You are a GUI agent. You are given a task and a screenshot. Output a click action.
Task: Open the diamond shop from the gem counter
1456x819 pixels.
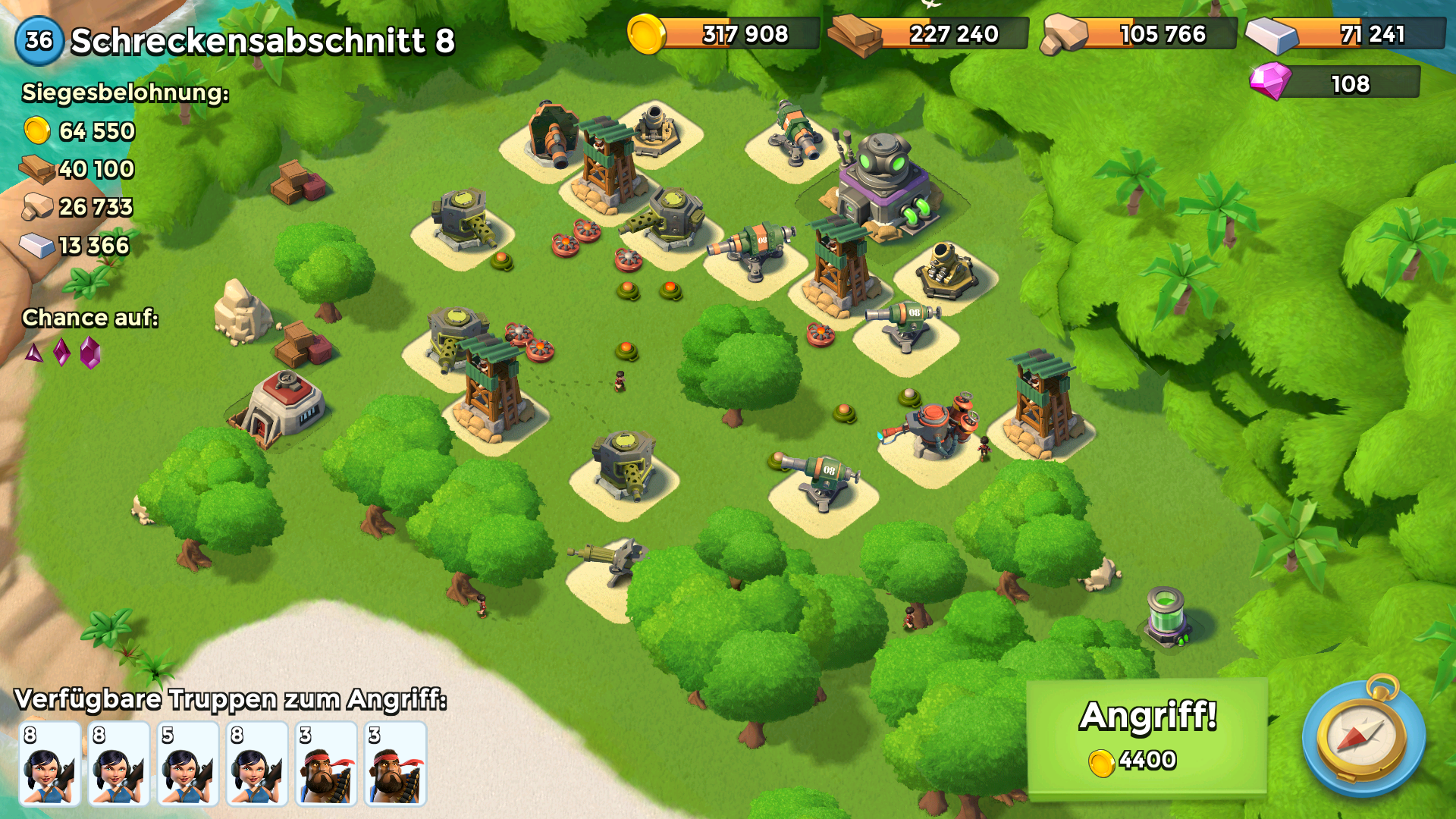(x=1336, y=83)
